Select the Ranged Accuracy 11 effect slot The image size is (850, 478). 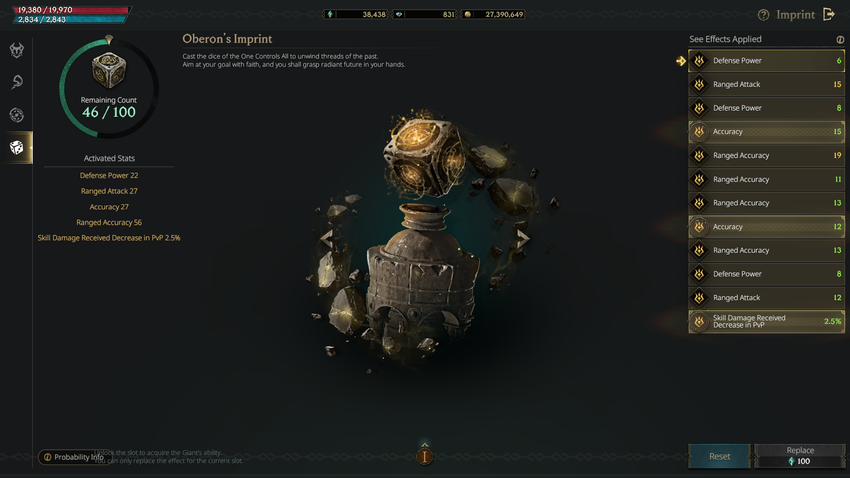766,180
